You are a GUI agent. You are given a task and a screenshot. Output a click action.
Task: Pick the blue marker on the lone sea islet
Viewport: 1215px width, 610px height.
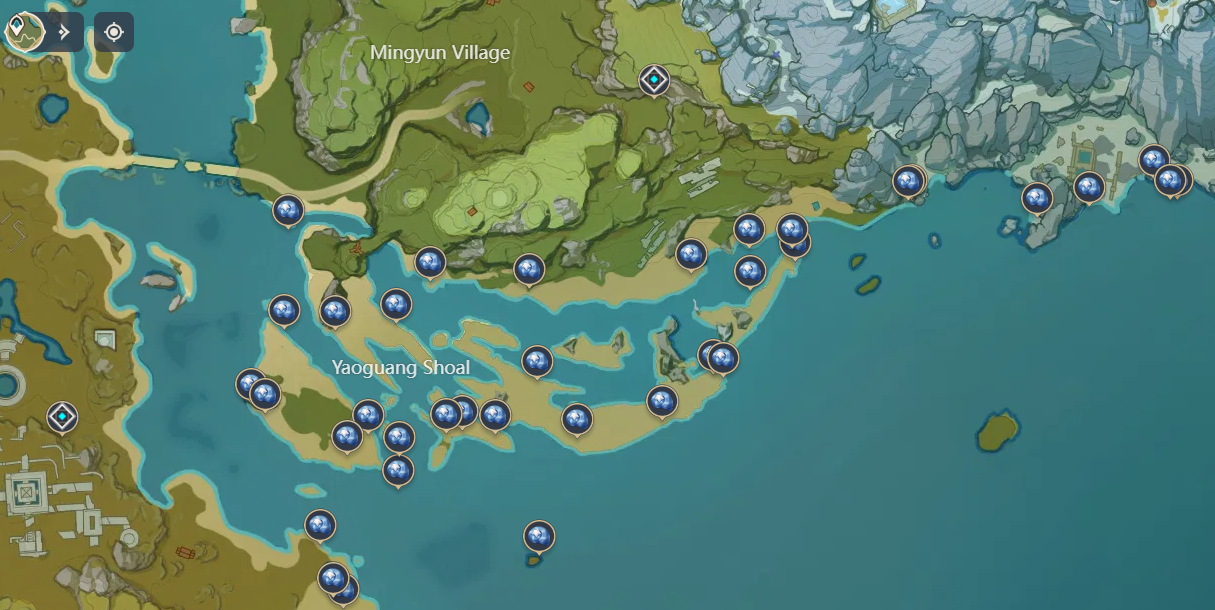point(539,537)
